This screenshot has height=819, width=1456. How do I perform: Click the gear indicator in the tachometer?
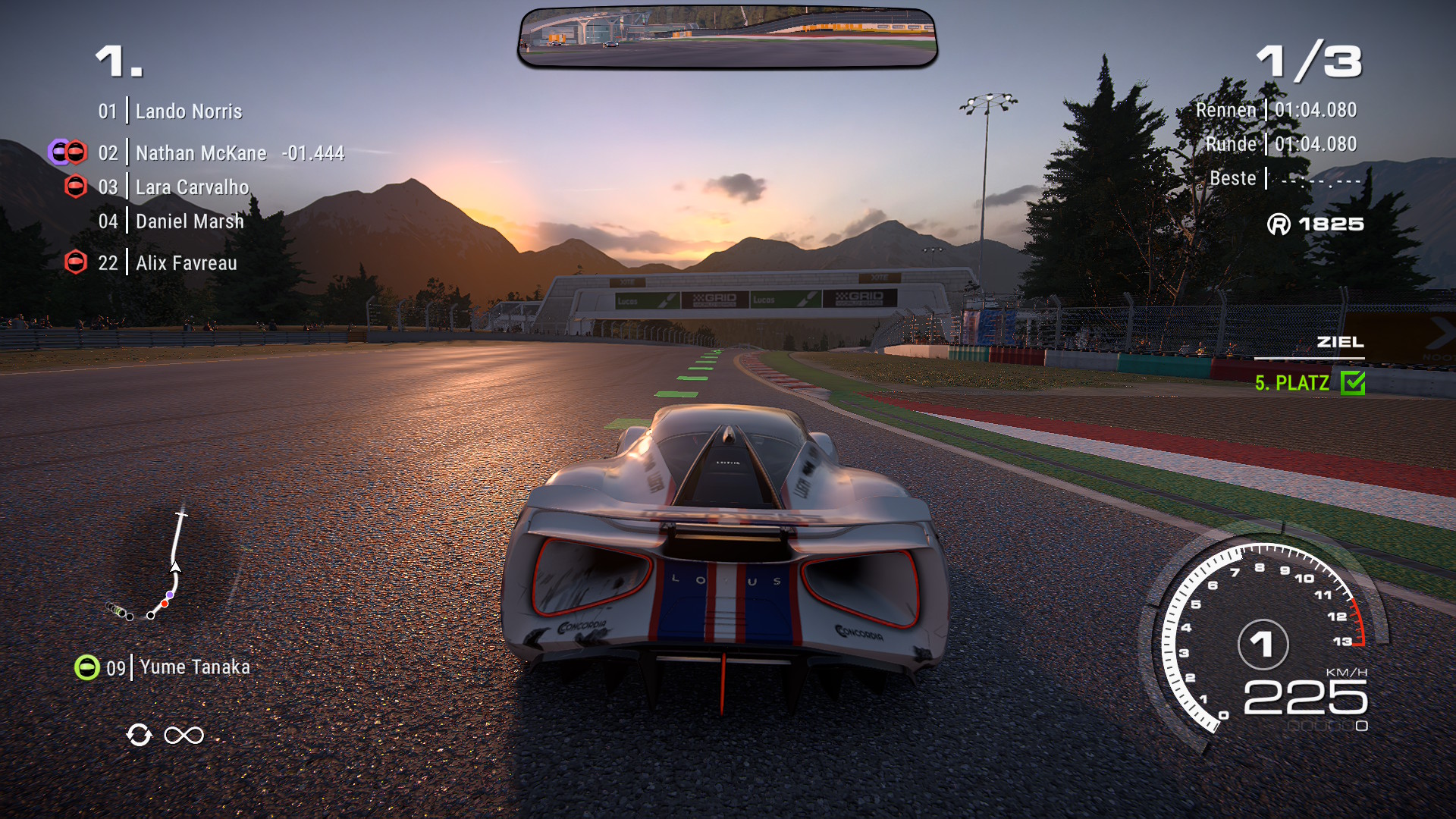coord(1263,645)
